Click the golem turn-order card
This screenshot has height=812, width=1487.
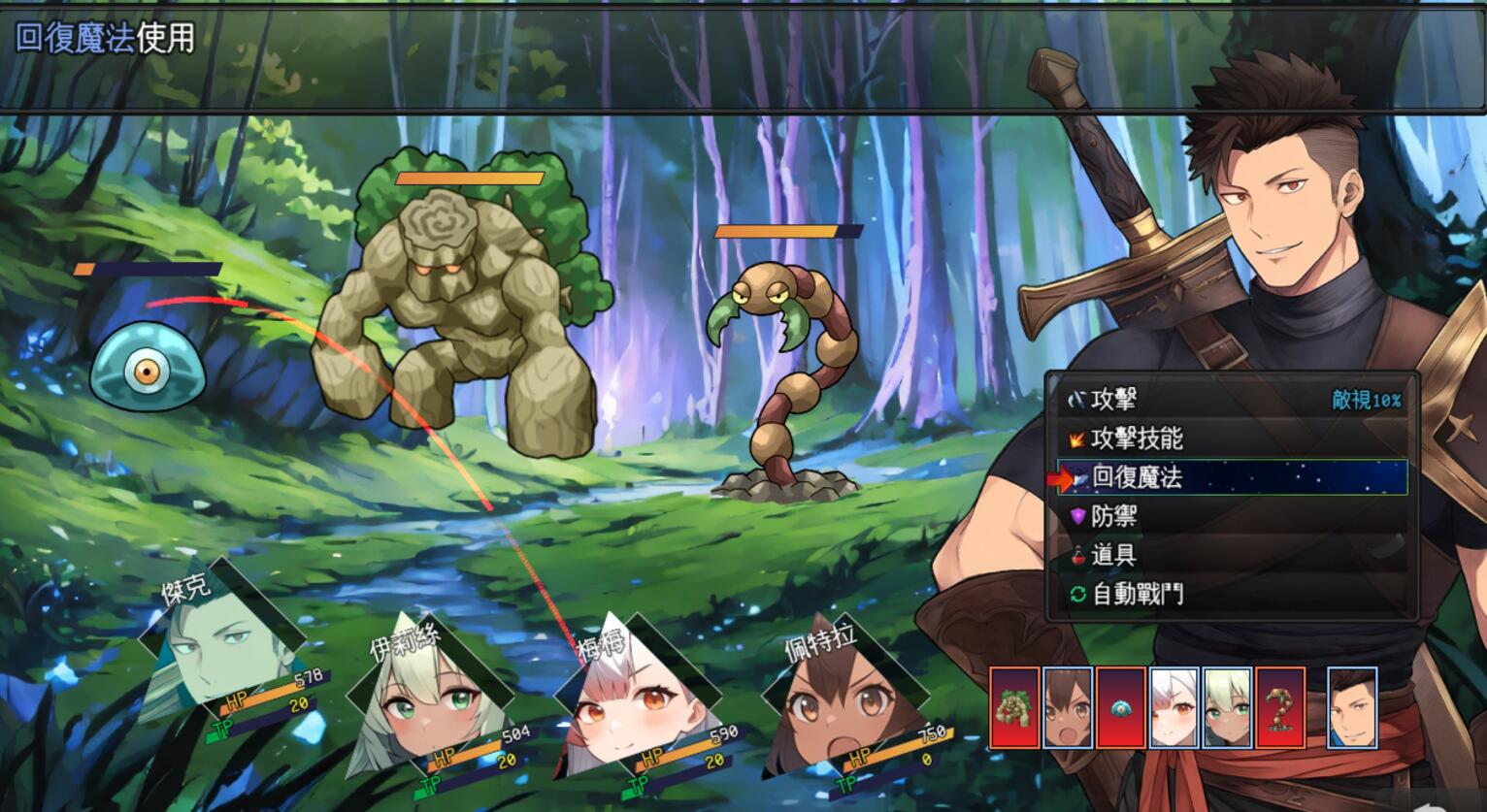pos(1014,707)
